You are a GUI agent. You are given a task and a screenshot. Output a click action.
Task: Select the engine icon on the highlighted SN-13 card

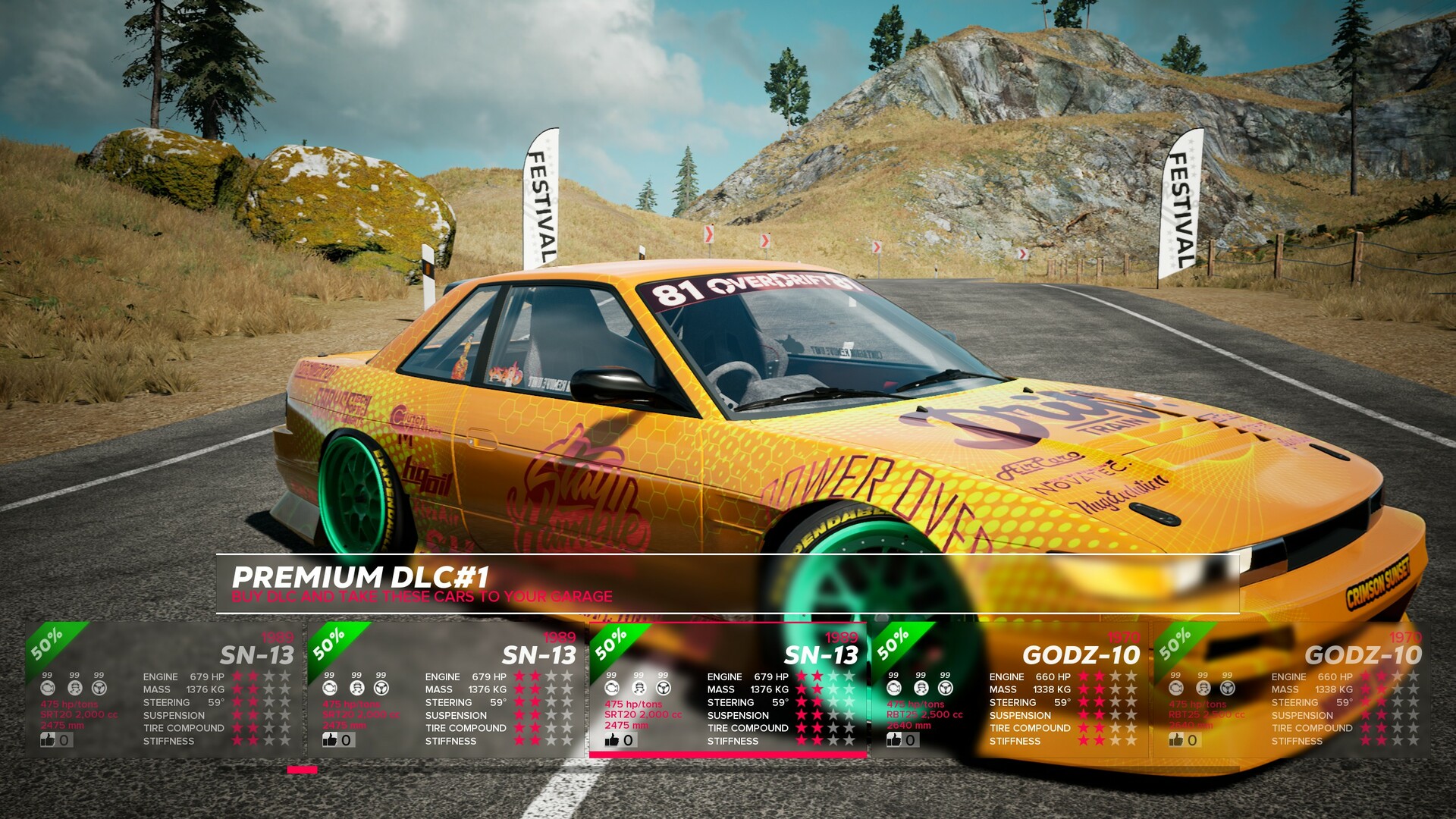coord(612,688)
